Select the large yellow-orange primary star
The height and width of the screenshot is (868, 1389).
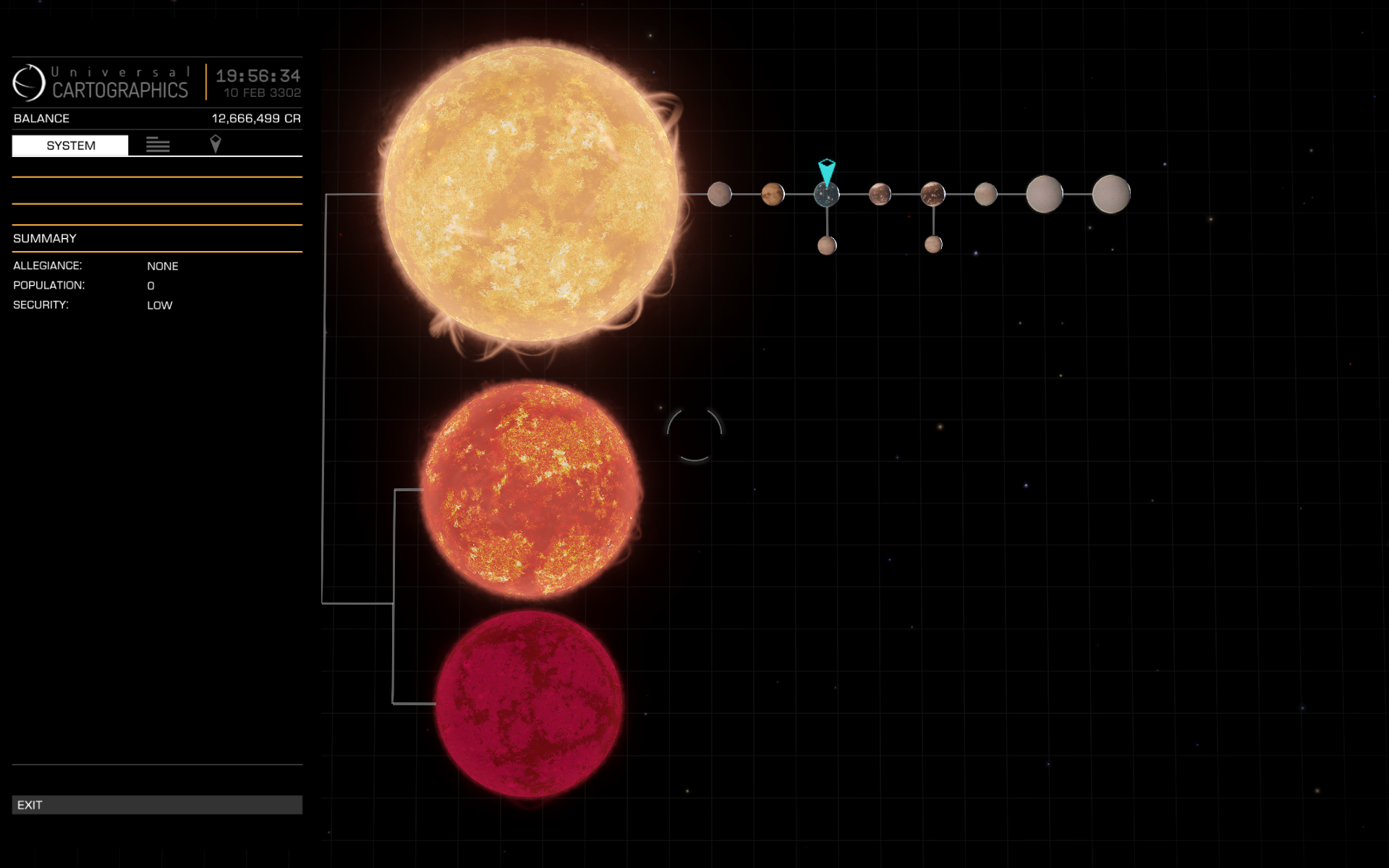[530, 194]
